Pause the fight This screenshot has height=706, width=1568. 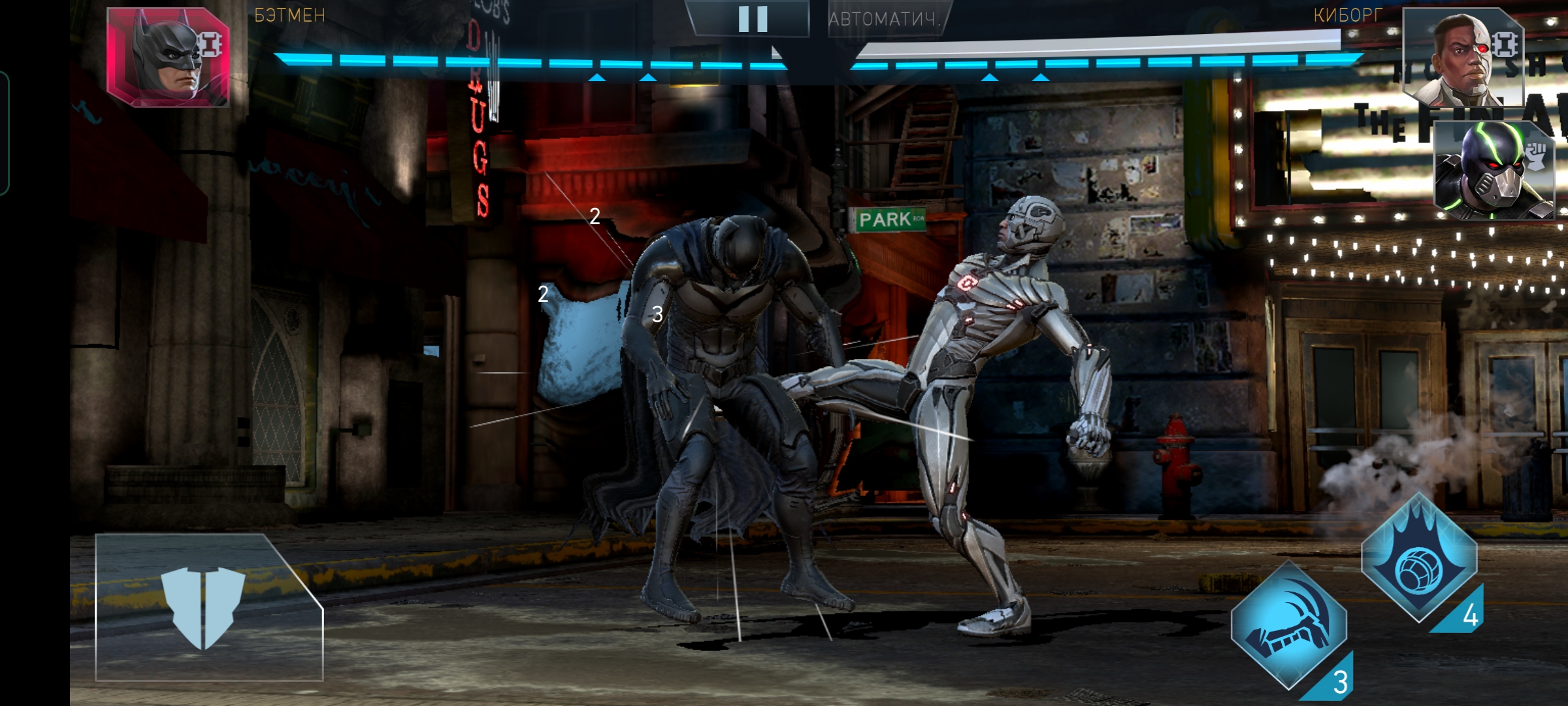[x=752, y=19]
